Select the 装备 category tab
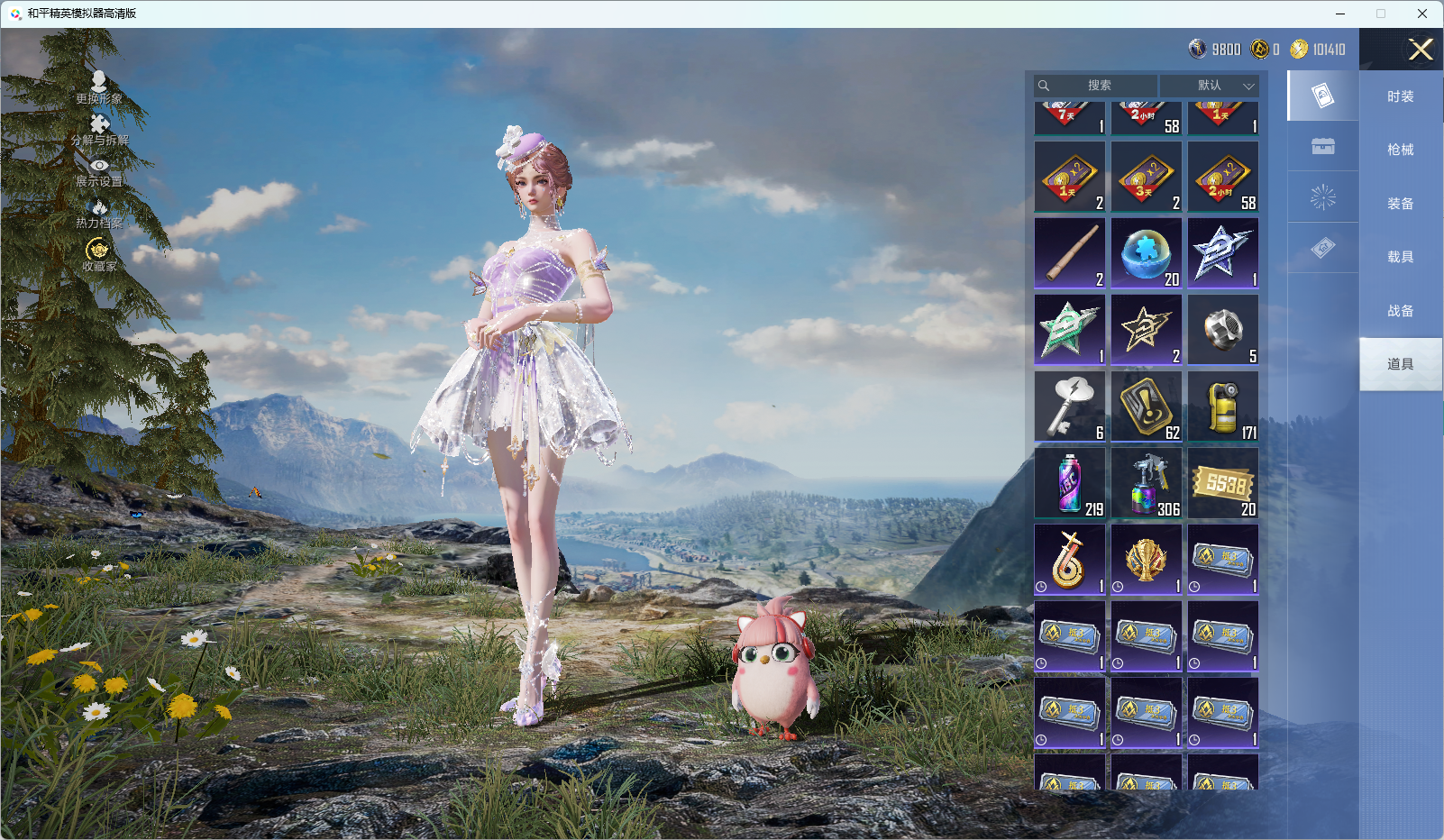This screenshot has height=840, width=1444. coord(1400,204)
